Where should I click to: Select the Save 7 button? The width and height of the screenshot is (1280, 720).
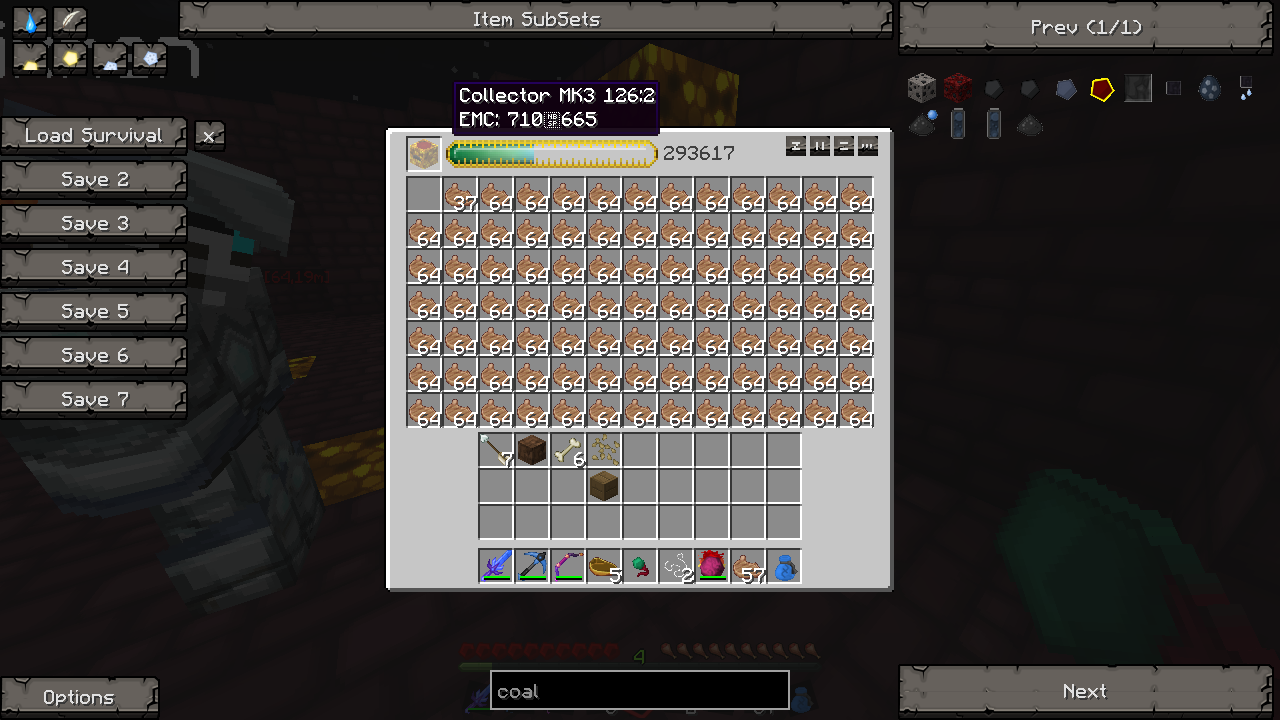point(93,399)
